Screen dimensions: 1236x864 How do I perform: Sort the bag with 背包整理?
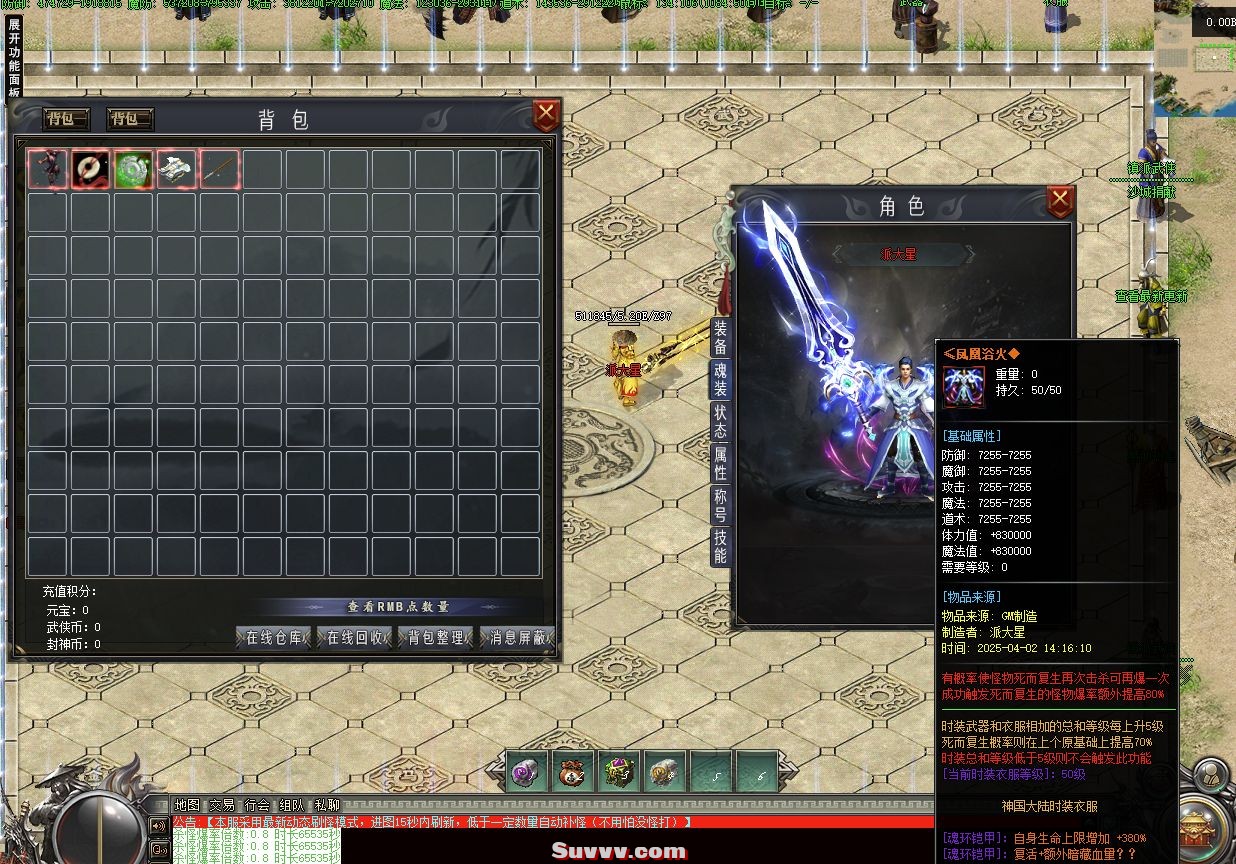(x=436, y=638)
